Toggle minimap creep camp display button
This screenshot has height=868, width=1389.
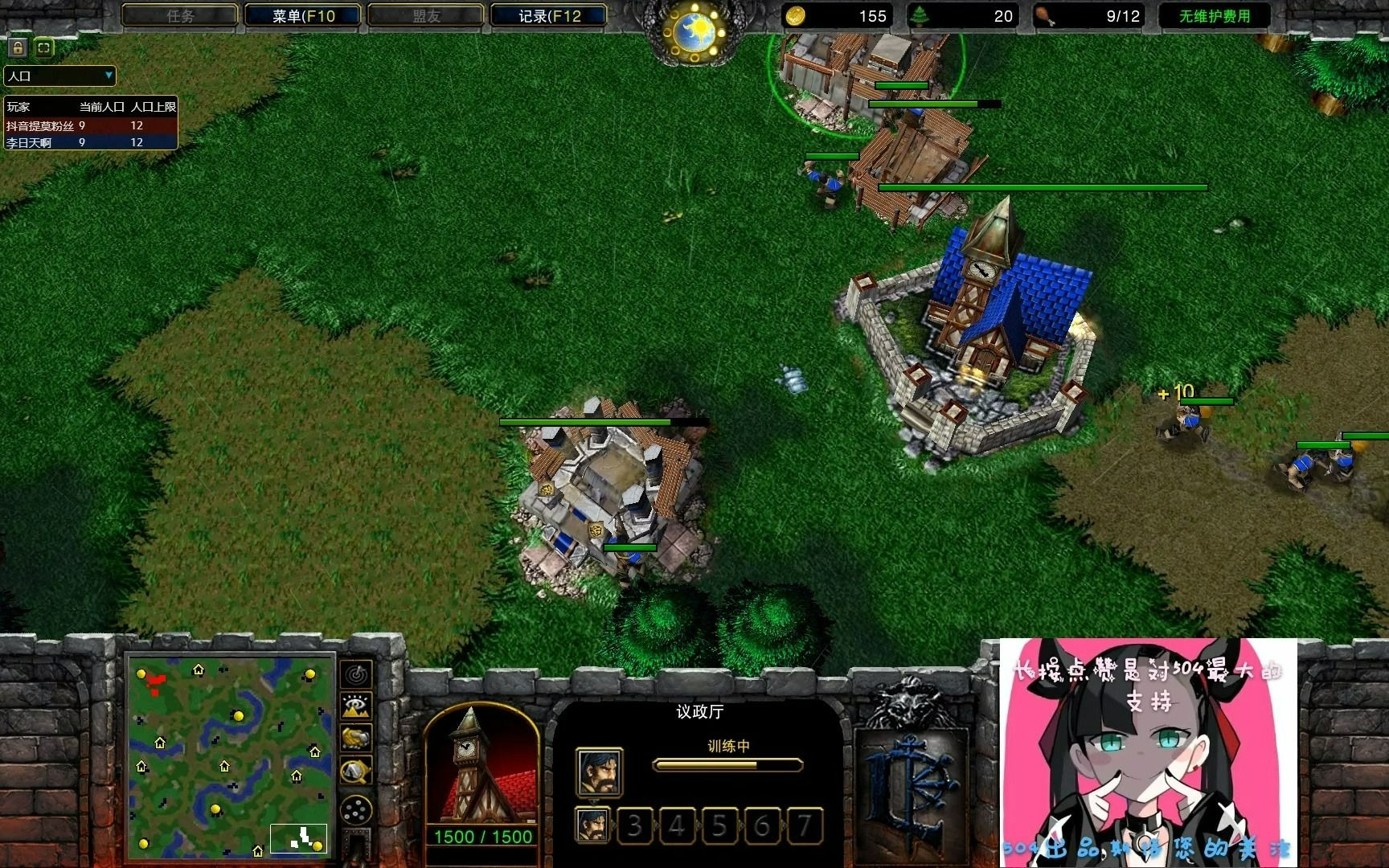[x=356, y=772]
